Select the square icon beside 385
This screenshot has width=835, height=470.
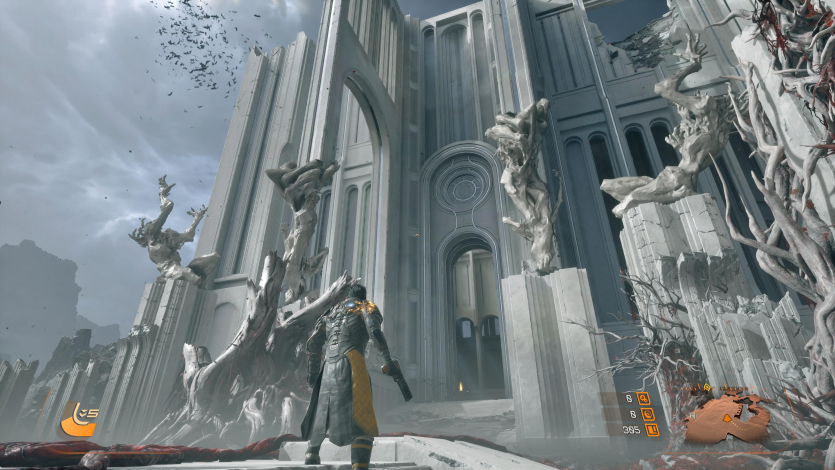pyautogui.click(x=652, y=430)
